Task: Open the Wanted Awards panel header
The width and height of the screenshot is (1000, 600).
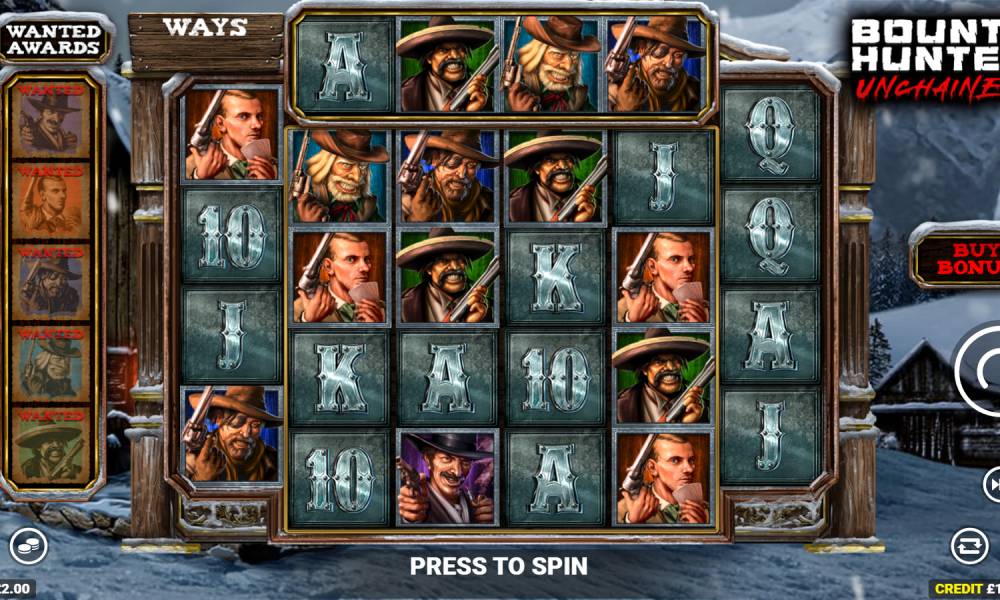Action: (x=54, y=39)
